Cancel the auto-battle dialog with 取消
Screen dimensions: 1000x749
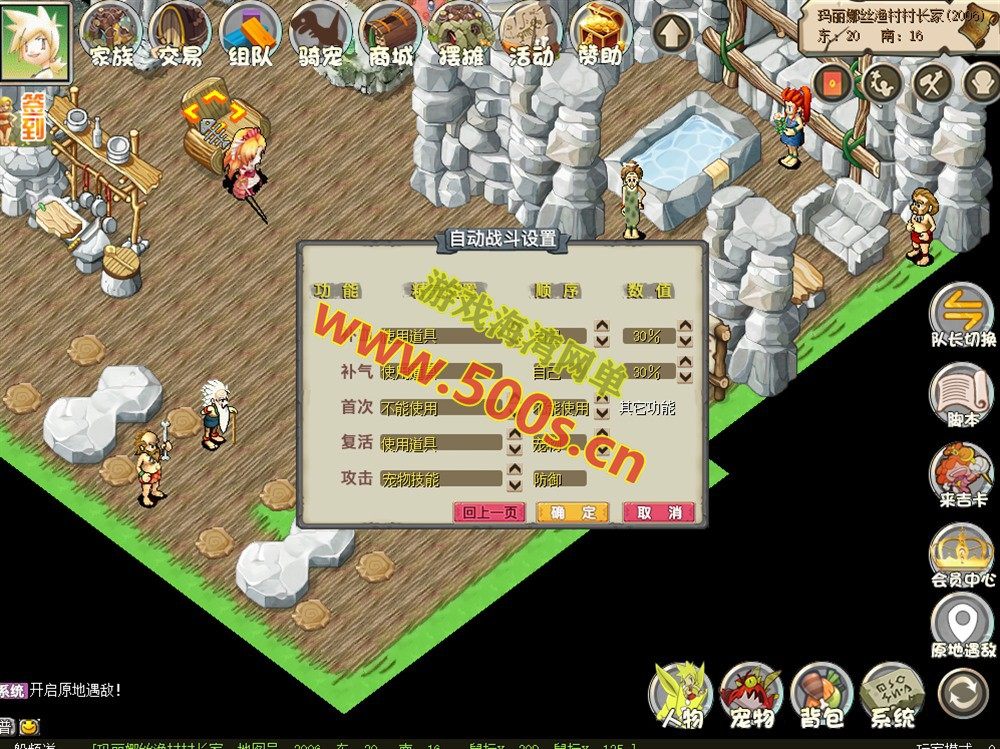(659, 512)
